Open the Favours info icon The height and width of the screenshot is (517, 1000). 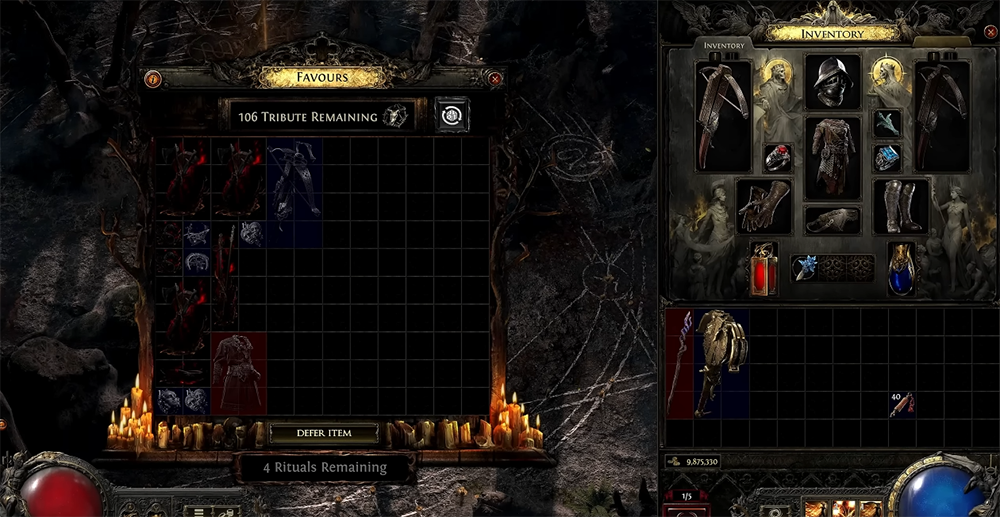coord(153,78)
